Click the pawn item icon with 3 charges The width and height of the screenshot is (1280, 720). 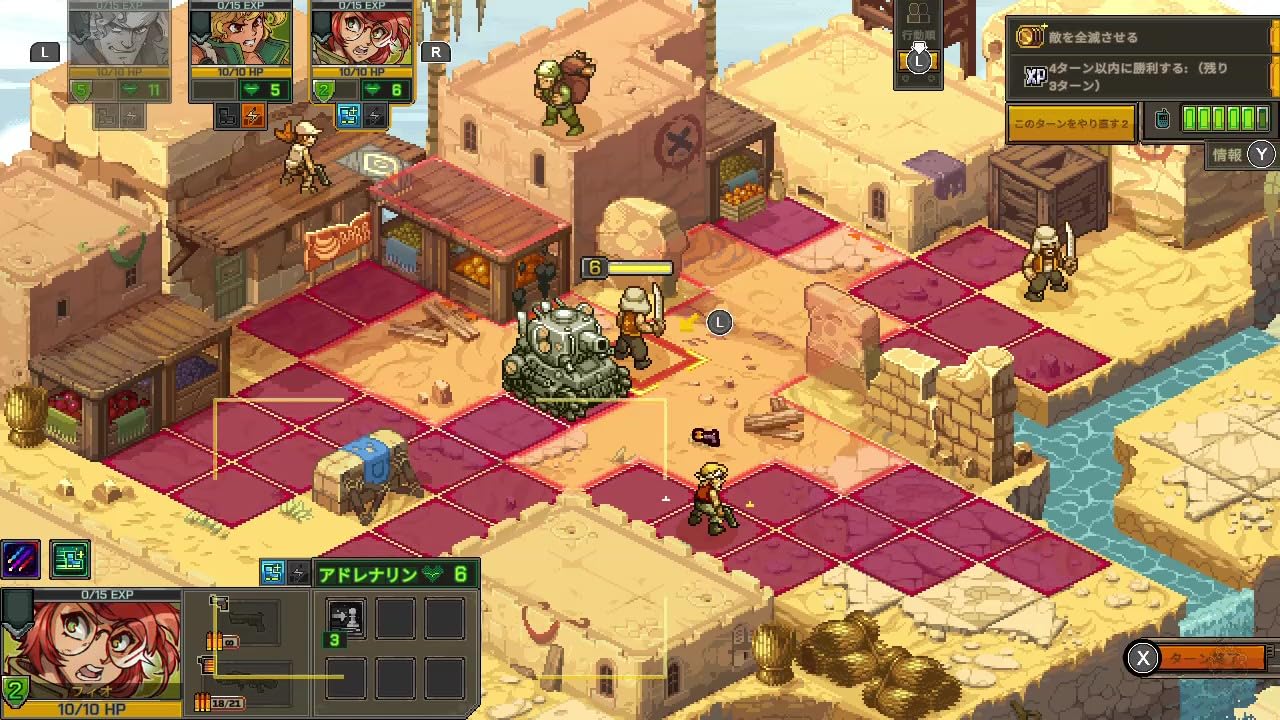click(x=348, y=618)
